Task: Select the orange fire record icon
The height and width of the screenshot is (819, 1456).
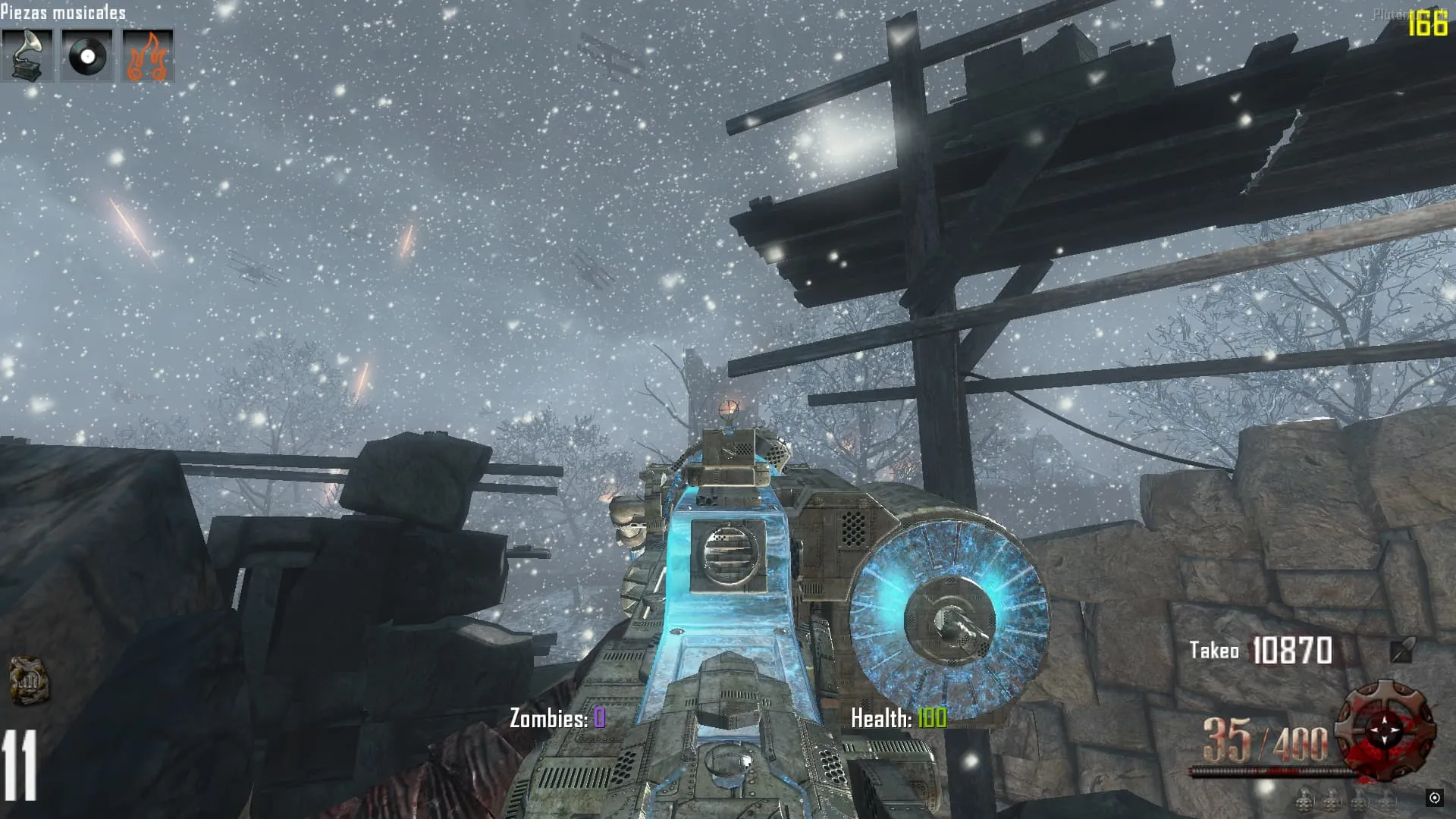Action: point(148,55)
